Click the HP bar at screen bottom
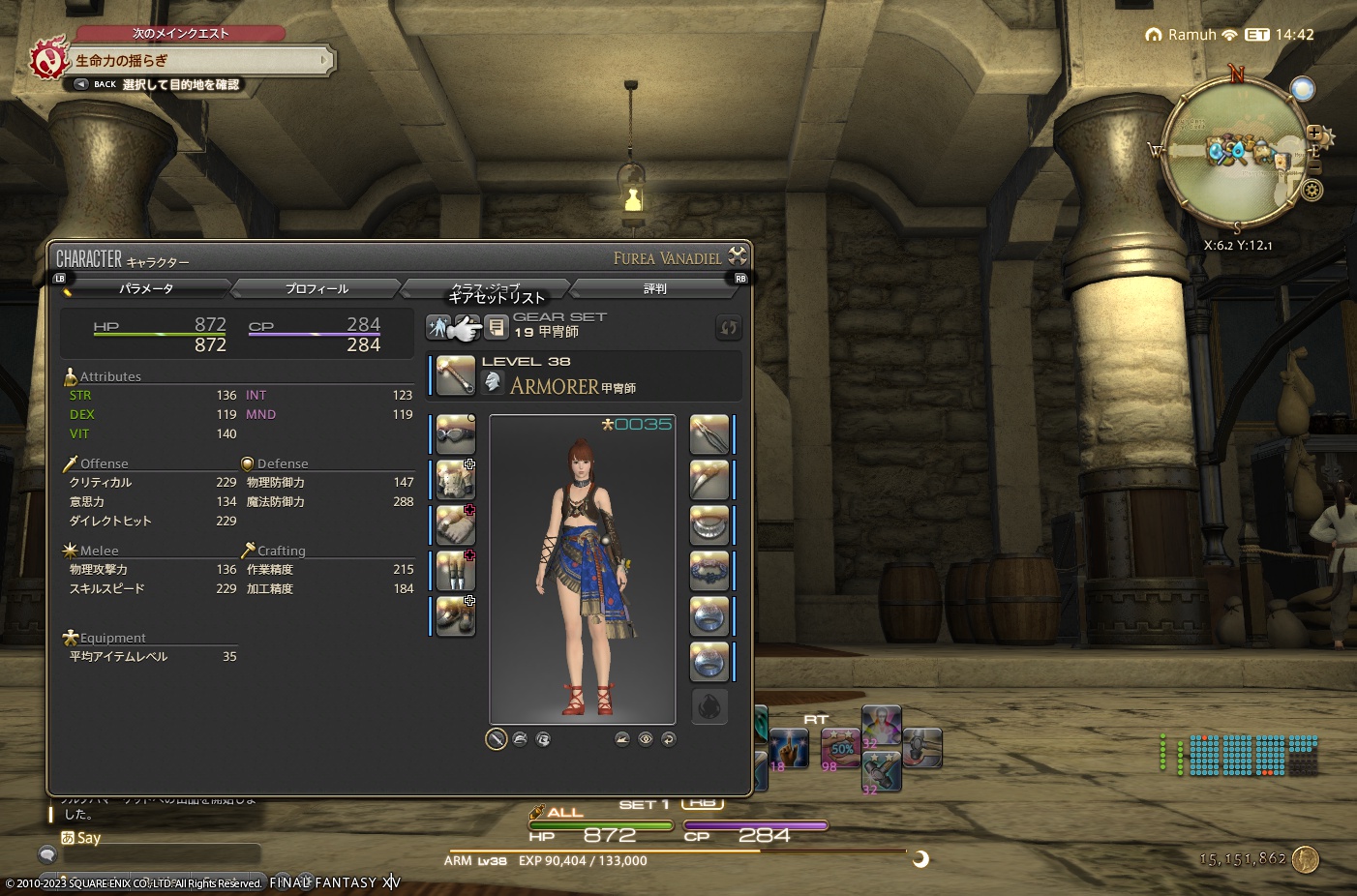This screenshot has width=1357, height=896. click(600, 825)
